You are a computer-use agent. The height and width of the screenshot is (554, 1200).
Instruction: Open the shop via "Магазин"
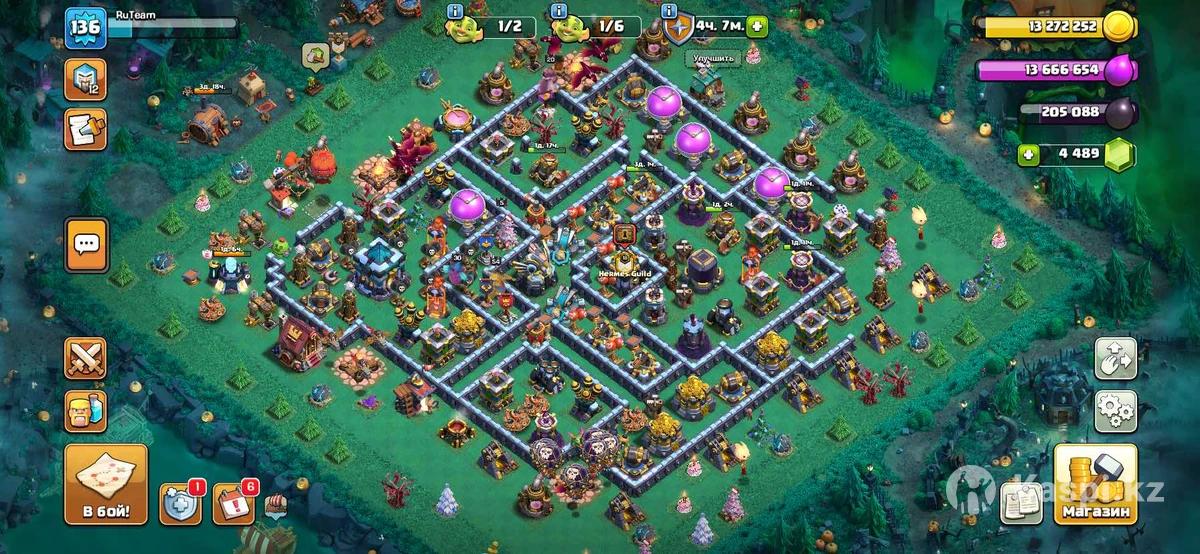point(1095,485)
